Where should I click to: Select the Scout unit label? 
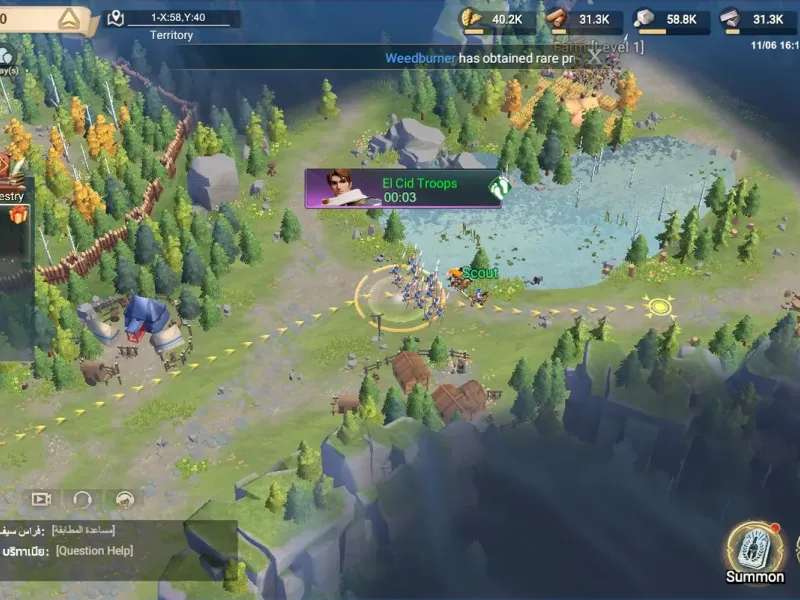tap(479, 273)
